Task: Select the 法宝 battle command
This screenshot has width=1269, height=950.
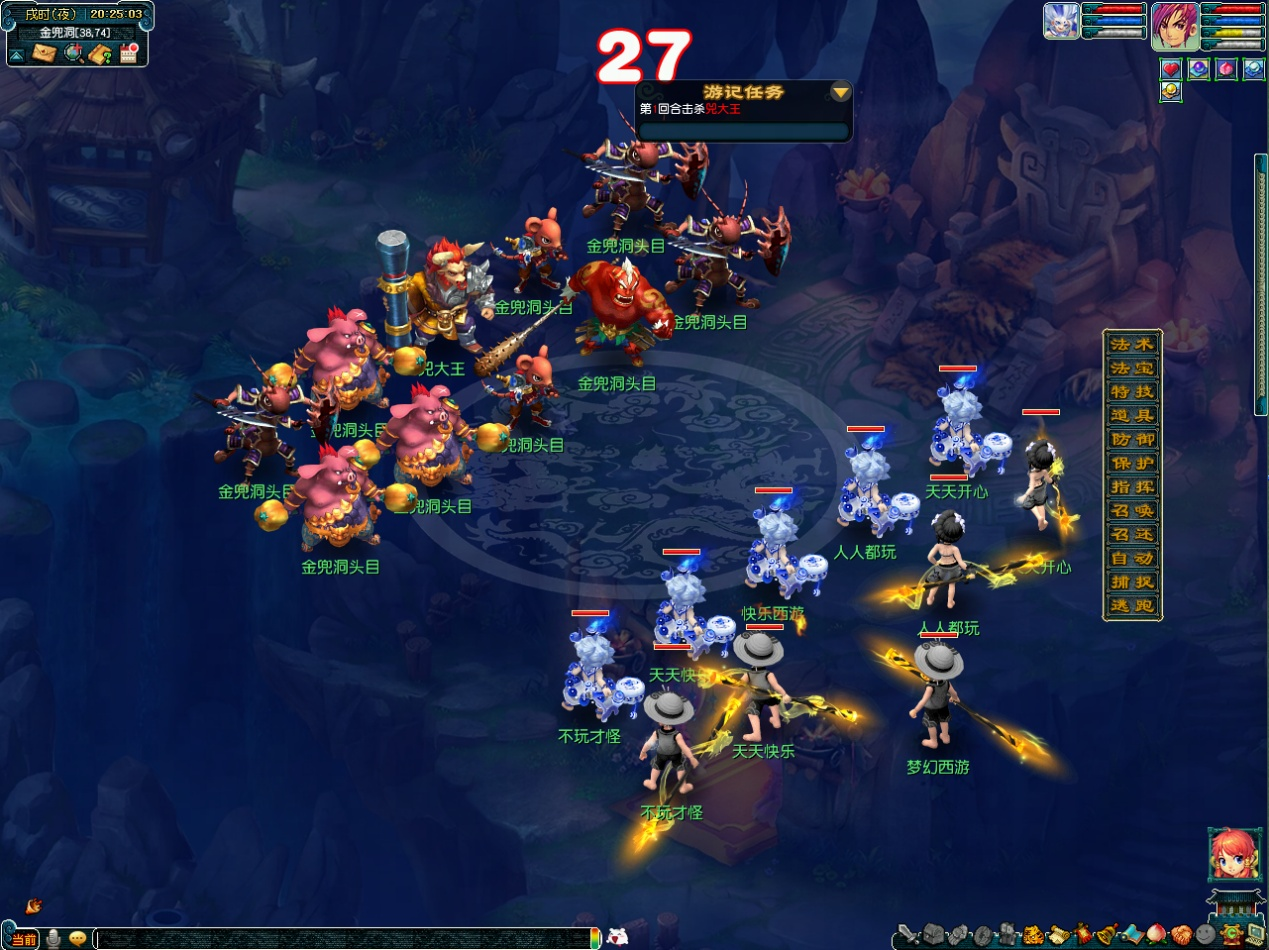Action: 1132,368
